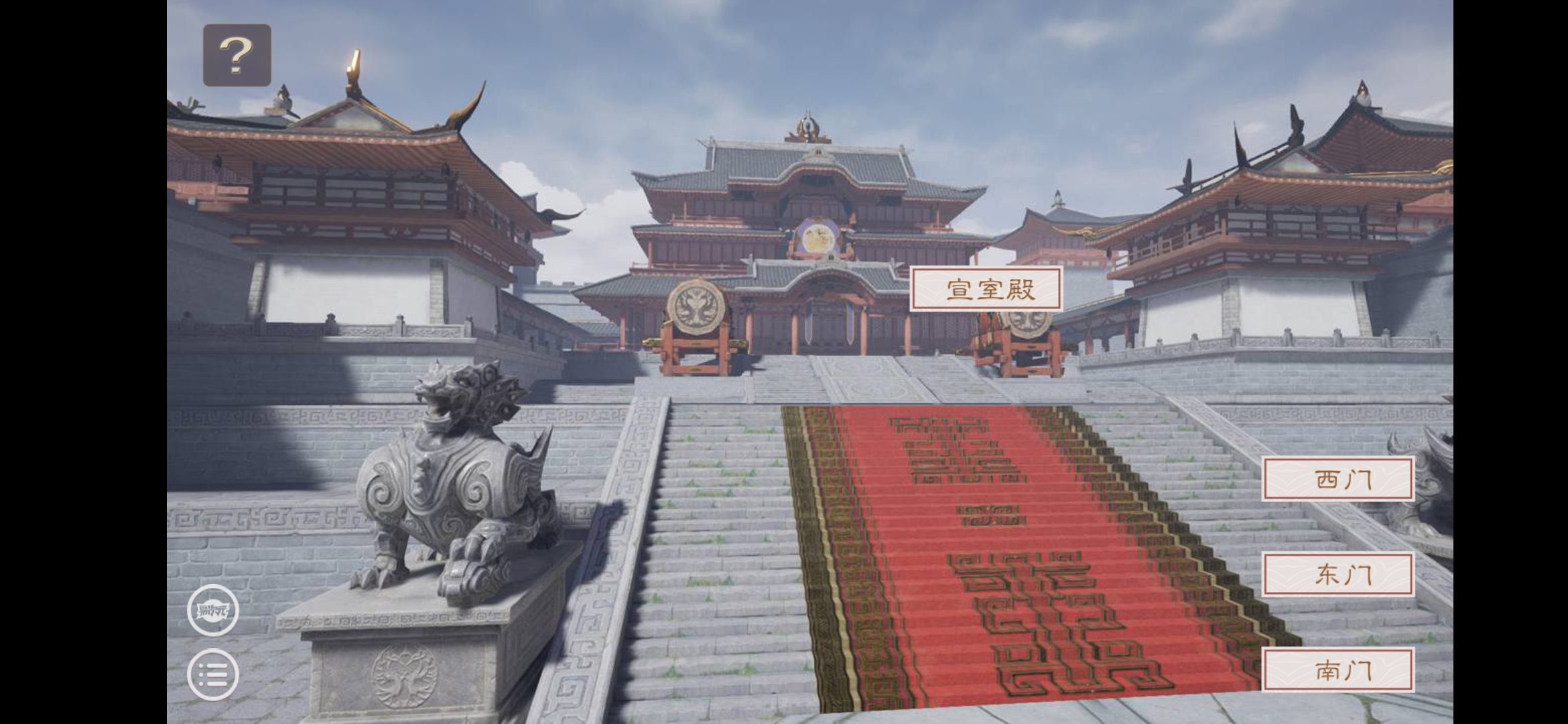Open the navigation list from the round icon
This screenshot has height=724, width=1568.
point(213,672)
